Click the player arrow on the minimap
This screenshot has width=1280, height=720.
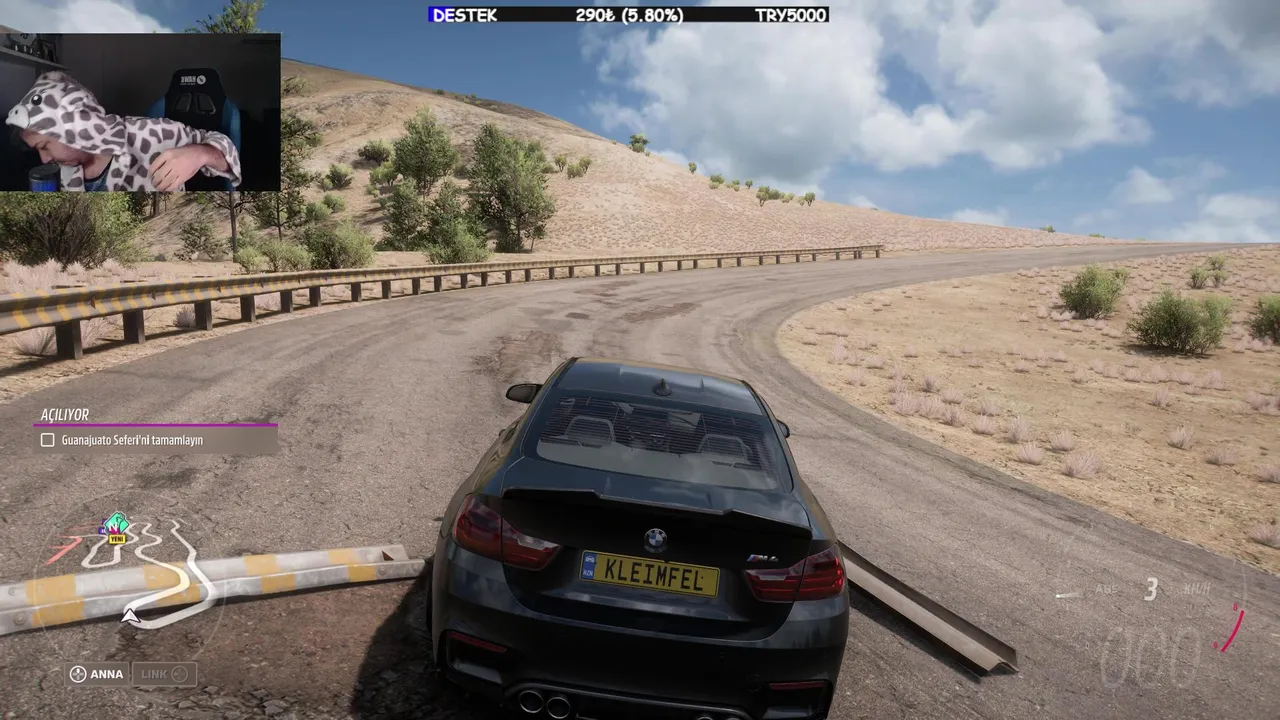(130, 616)
